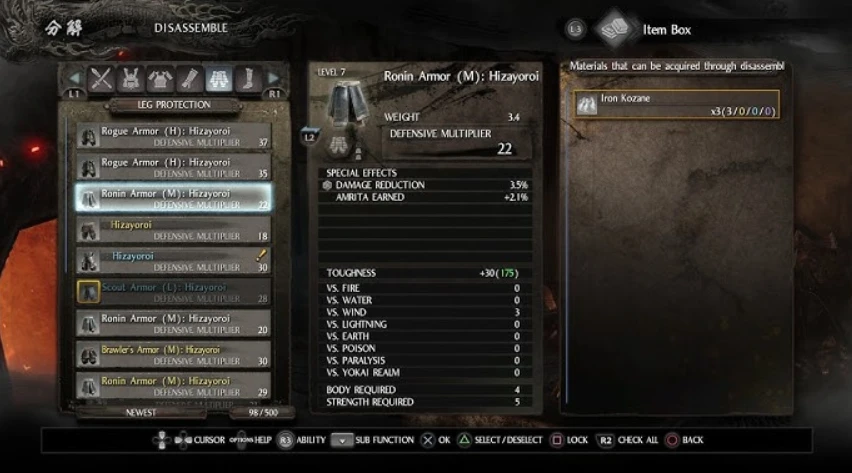Screen dimensions: 852x473
Task: Switch to the crossed swords weapons tab
Action: pos(101,79)
